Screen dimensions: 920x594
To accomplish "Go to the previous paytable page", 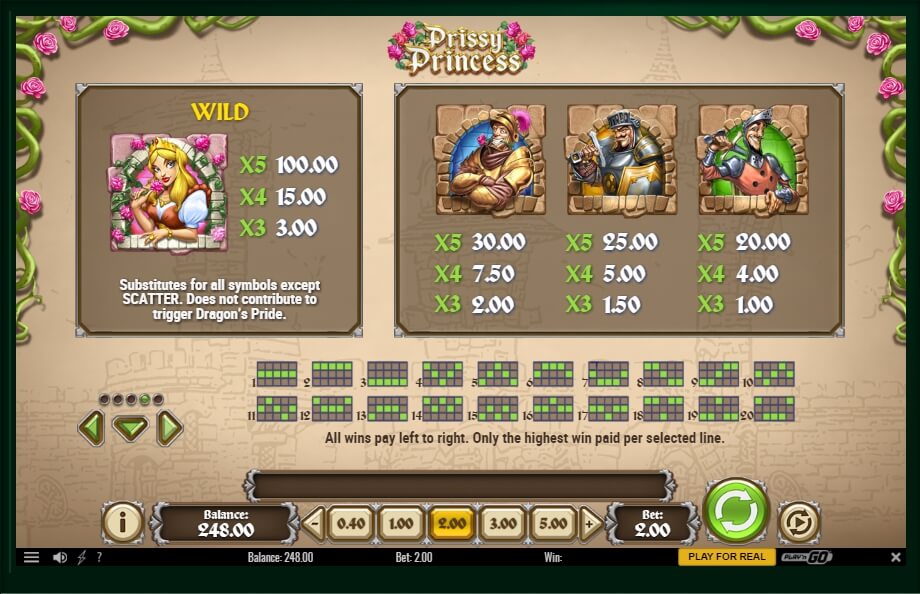I will pyautogui.click(x=91, y=429).
